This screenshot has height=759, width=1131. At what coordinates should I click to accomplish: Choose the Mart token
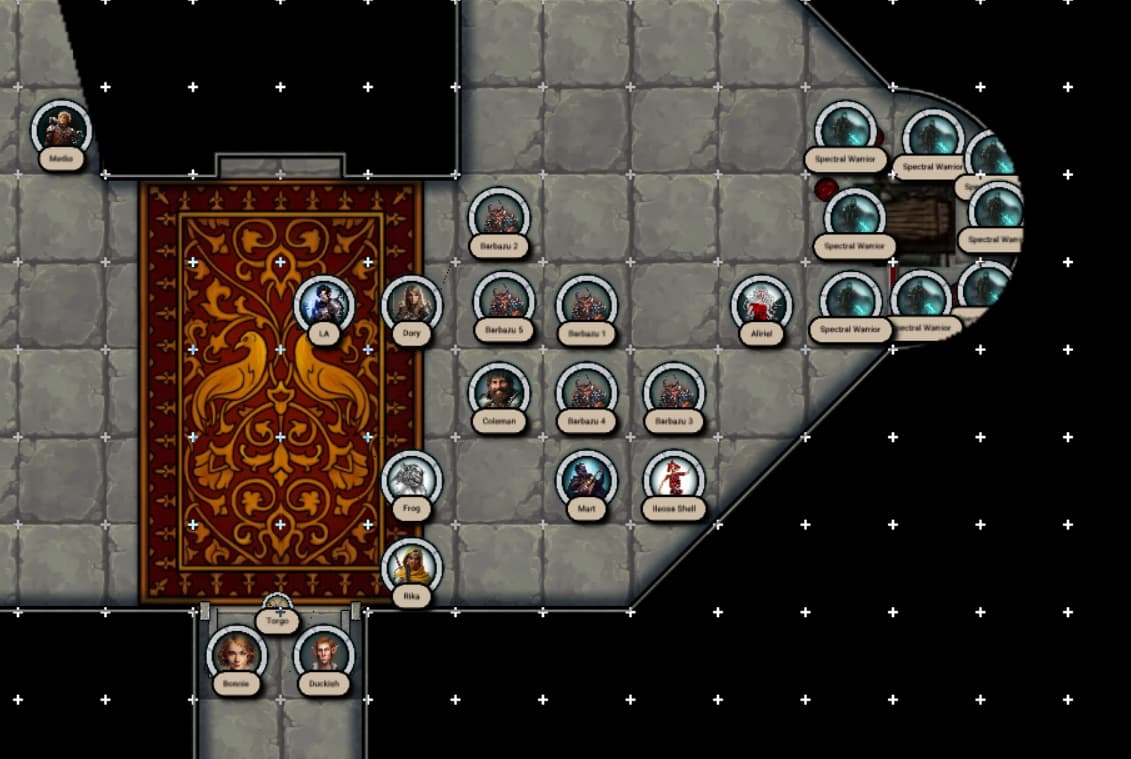tap(586, 480)
